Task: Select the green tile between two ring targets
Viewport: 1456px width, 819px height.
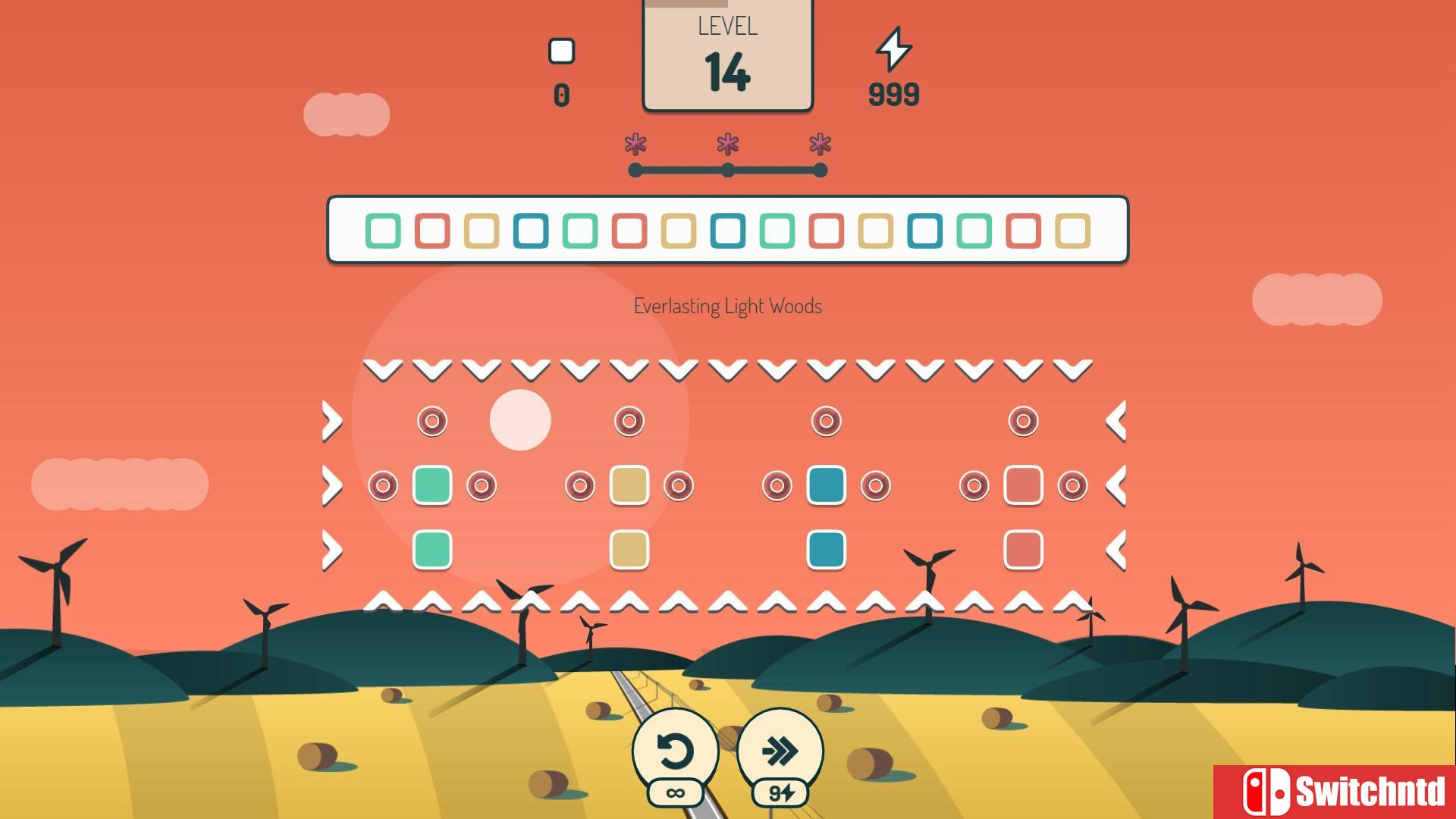Action: (x=432, y=485)
